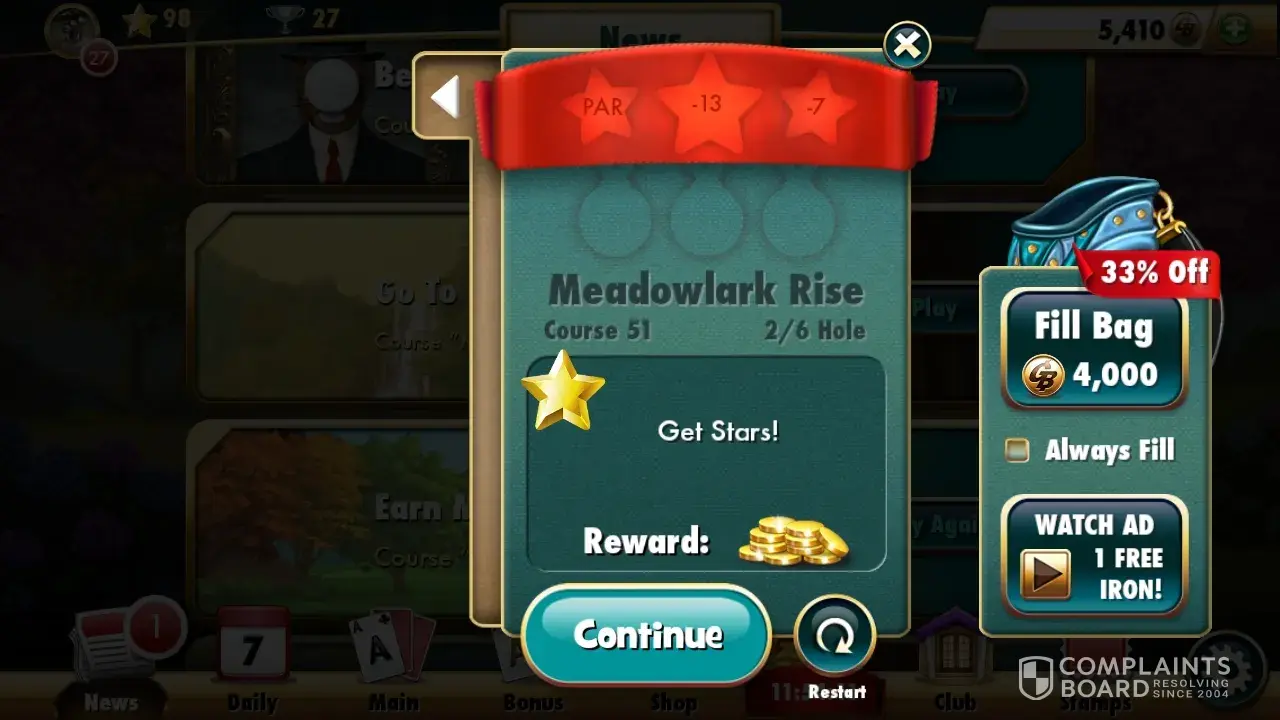
Task: Continue to the Meadowlark Rise hole
Action: (646, 634)
